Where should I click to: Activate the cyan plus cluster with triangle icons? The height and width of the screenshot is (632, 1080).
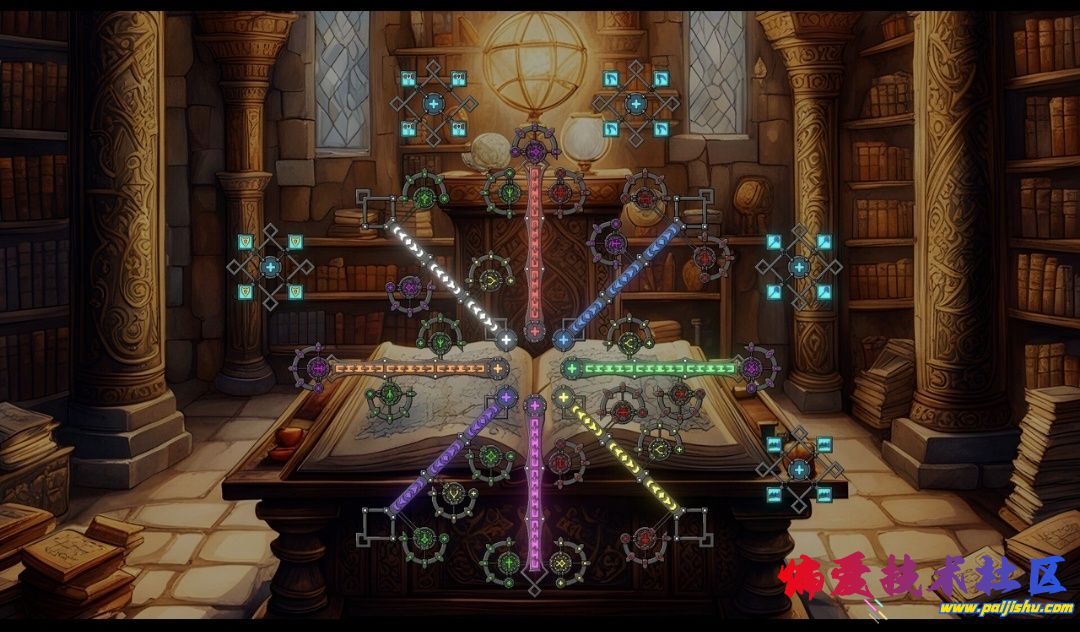[x=798, y=267]
